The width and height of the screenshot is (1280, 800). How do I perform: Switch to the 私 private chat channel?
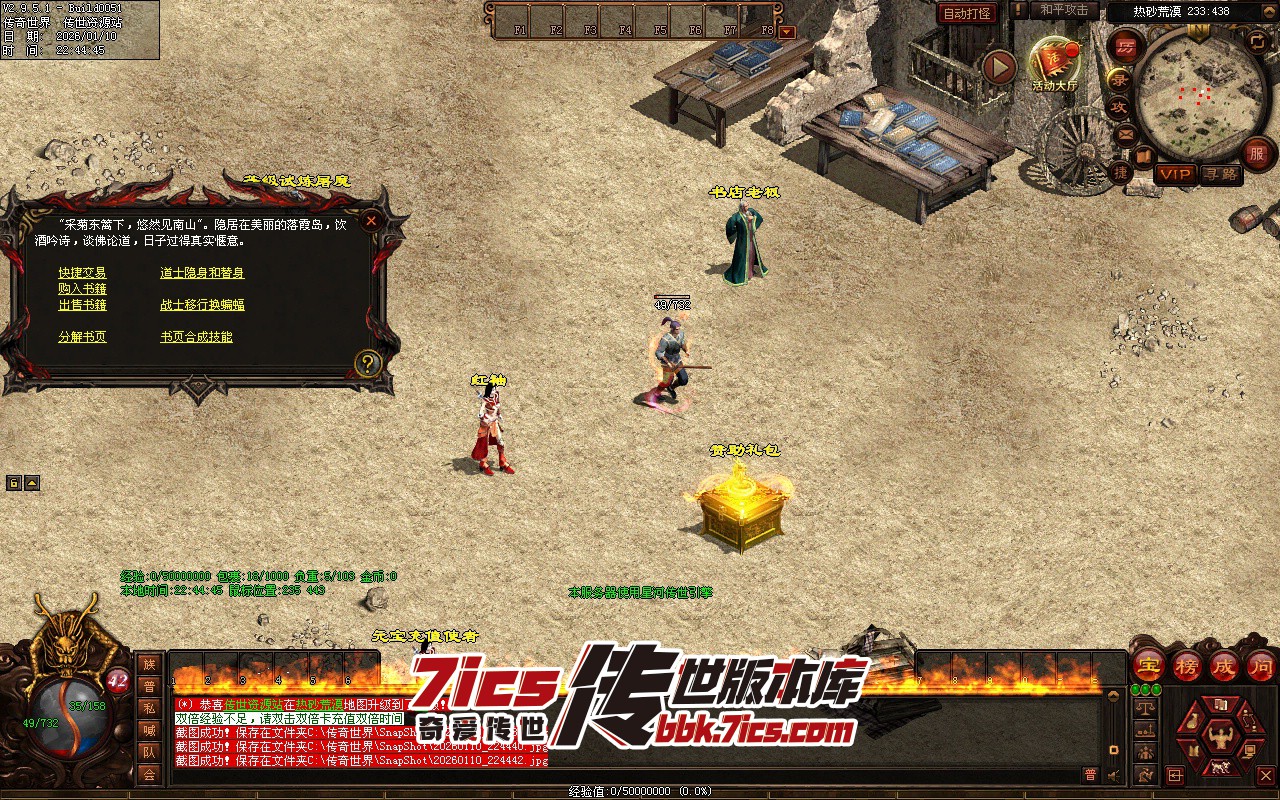pyautogui.click(x=149, y=708)
